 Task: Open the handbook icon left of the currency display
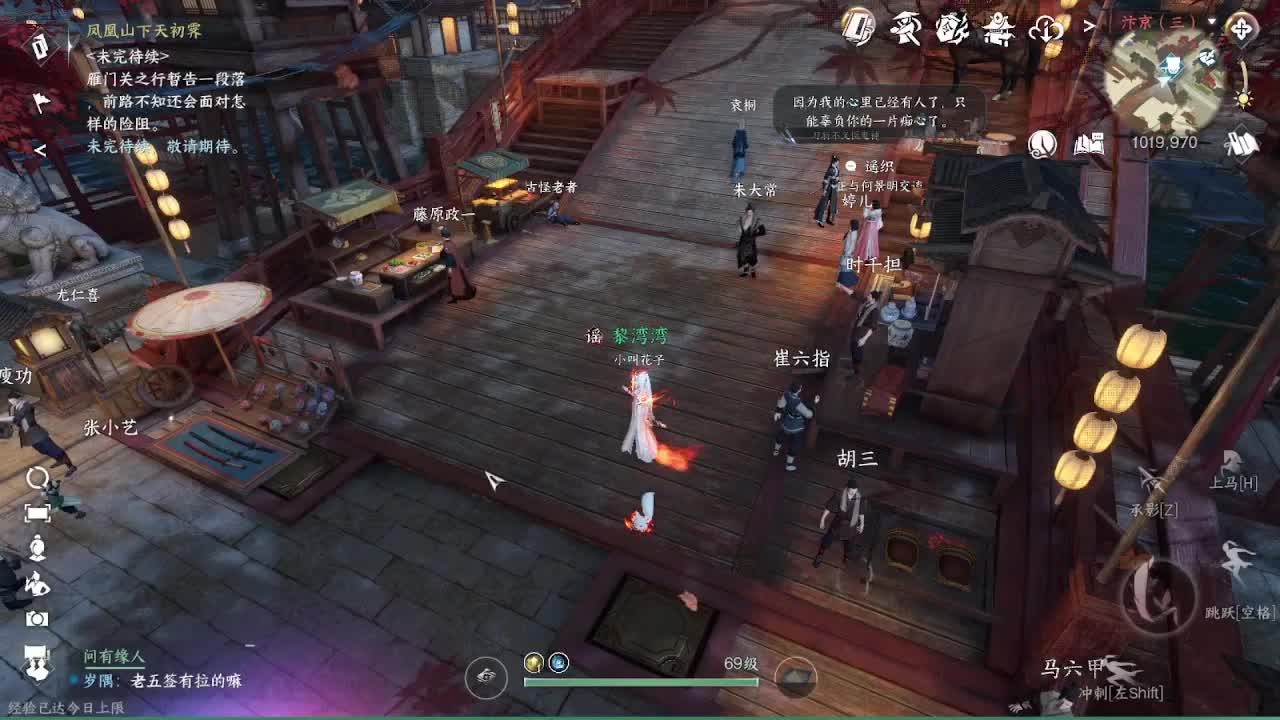pos(1088,147)
